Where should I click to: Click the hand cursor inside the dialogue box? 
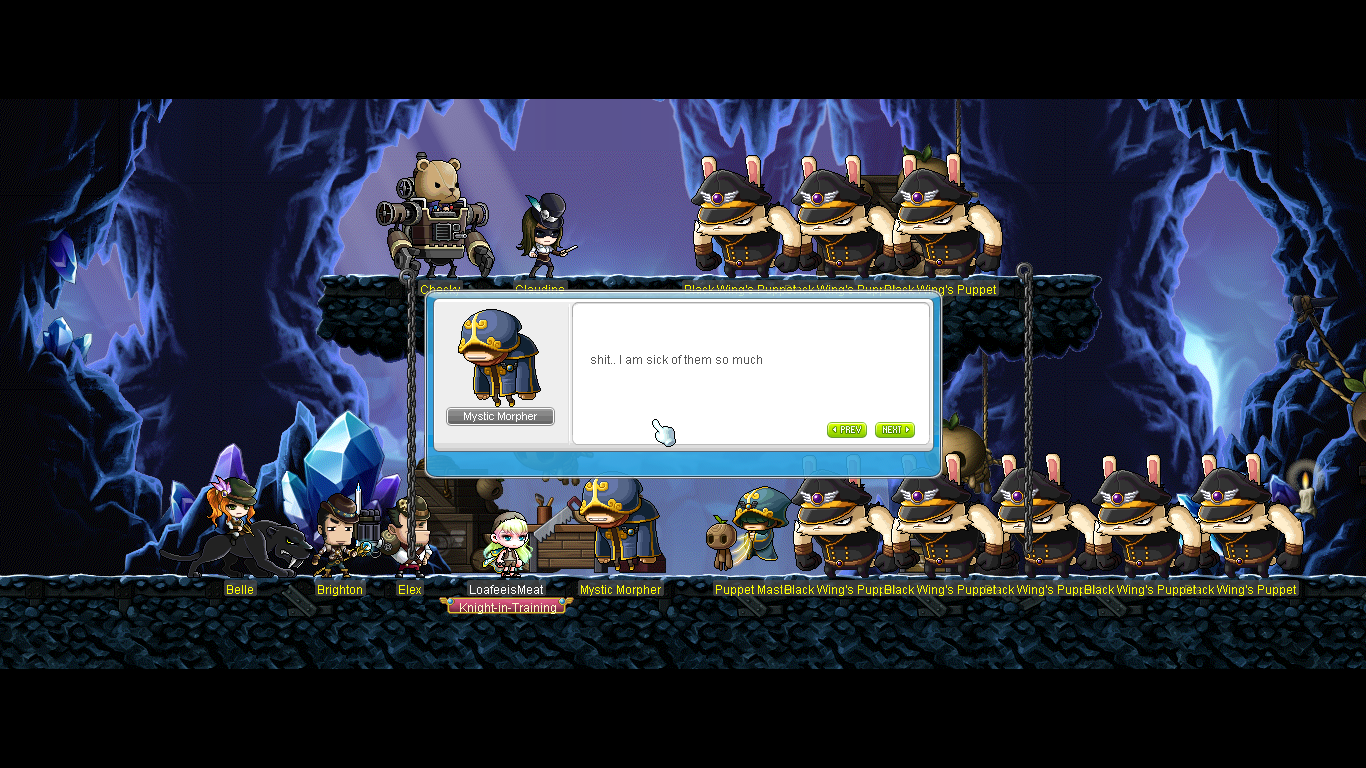662,432
